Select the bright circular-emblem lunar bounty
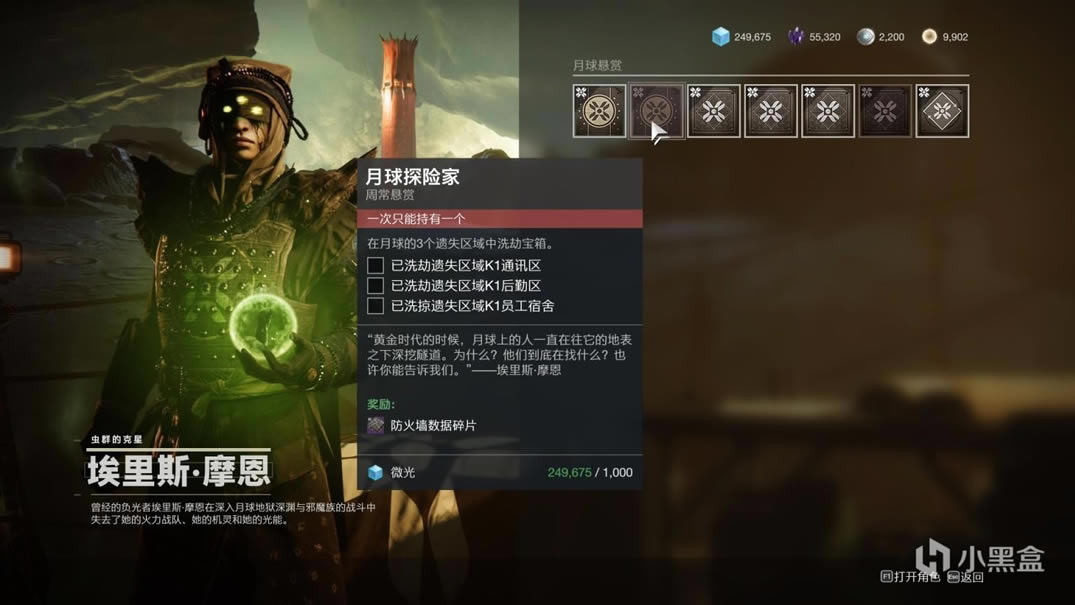The width and height of the screenshot is (1075, 605). coord(599,110)
